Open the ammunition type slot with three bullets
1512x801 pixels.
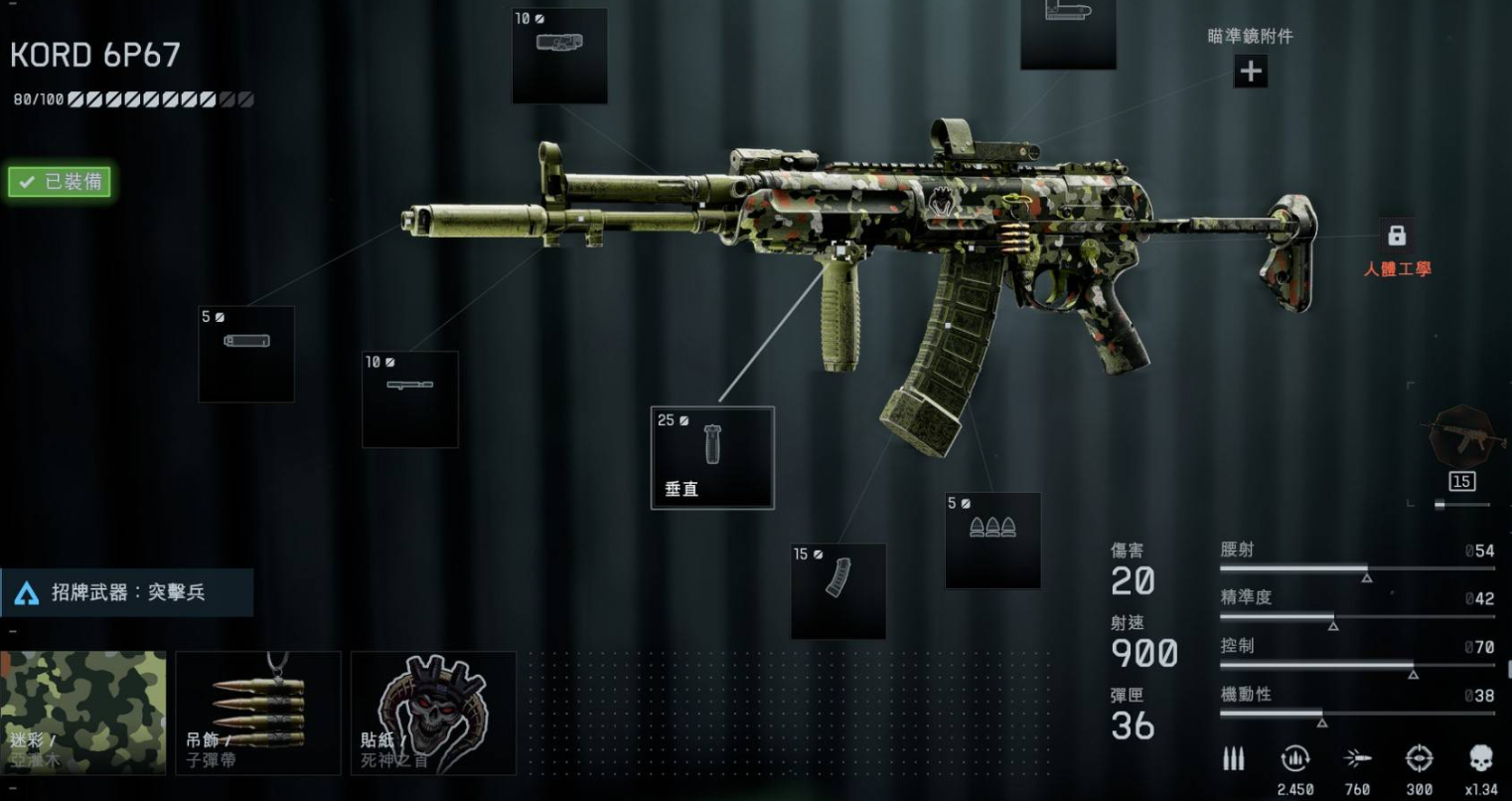click(992, 540)
